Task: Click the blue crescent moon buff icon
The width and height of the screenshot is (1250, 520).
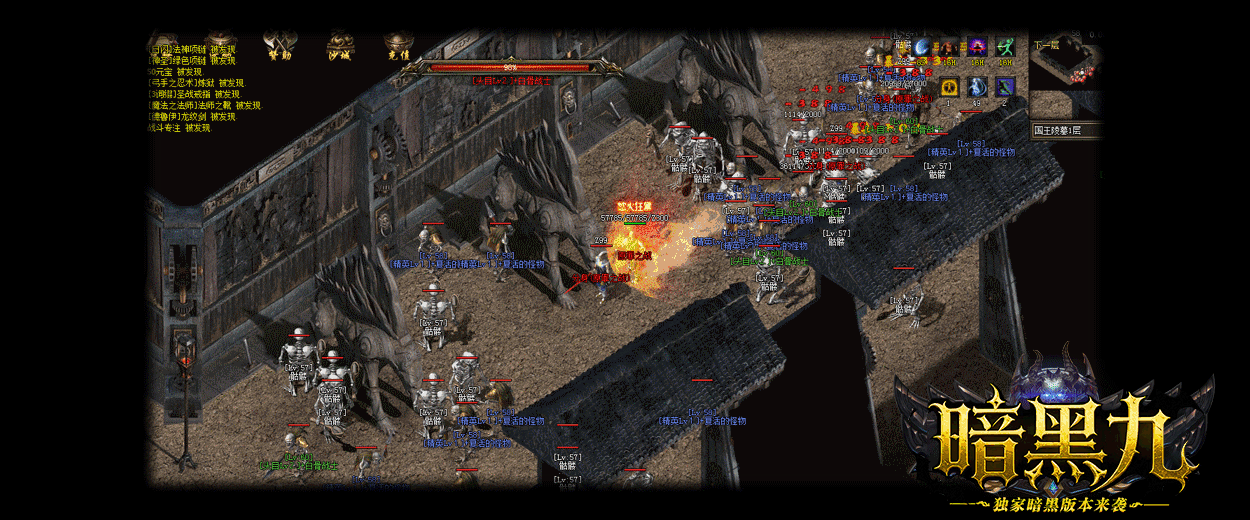Action: coord(921,47)
